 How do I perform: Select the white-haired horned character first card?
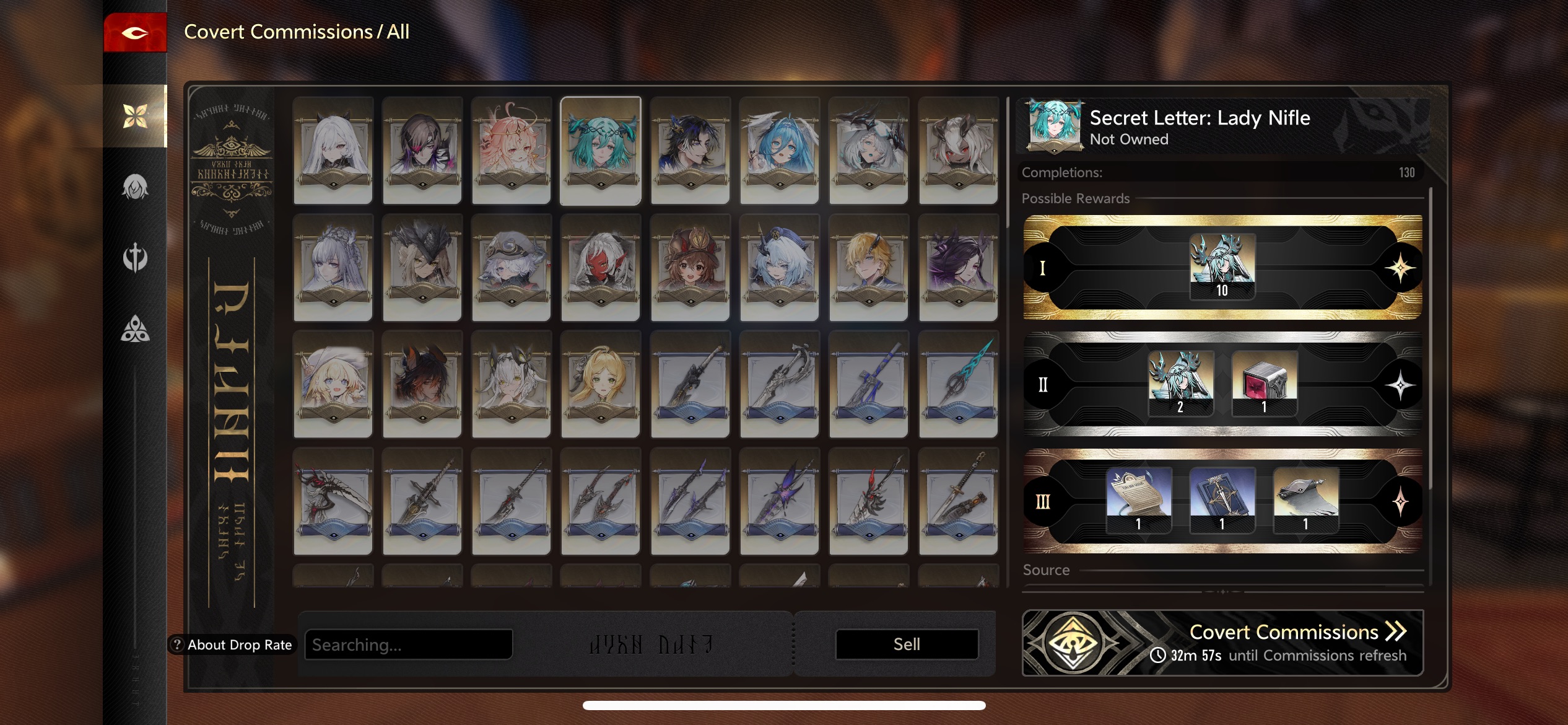click(333, 151)
